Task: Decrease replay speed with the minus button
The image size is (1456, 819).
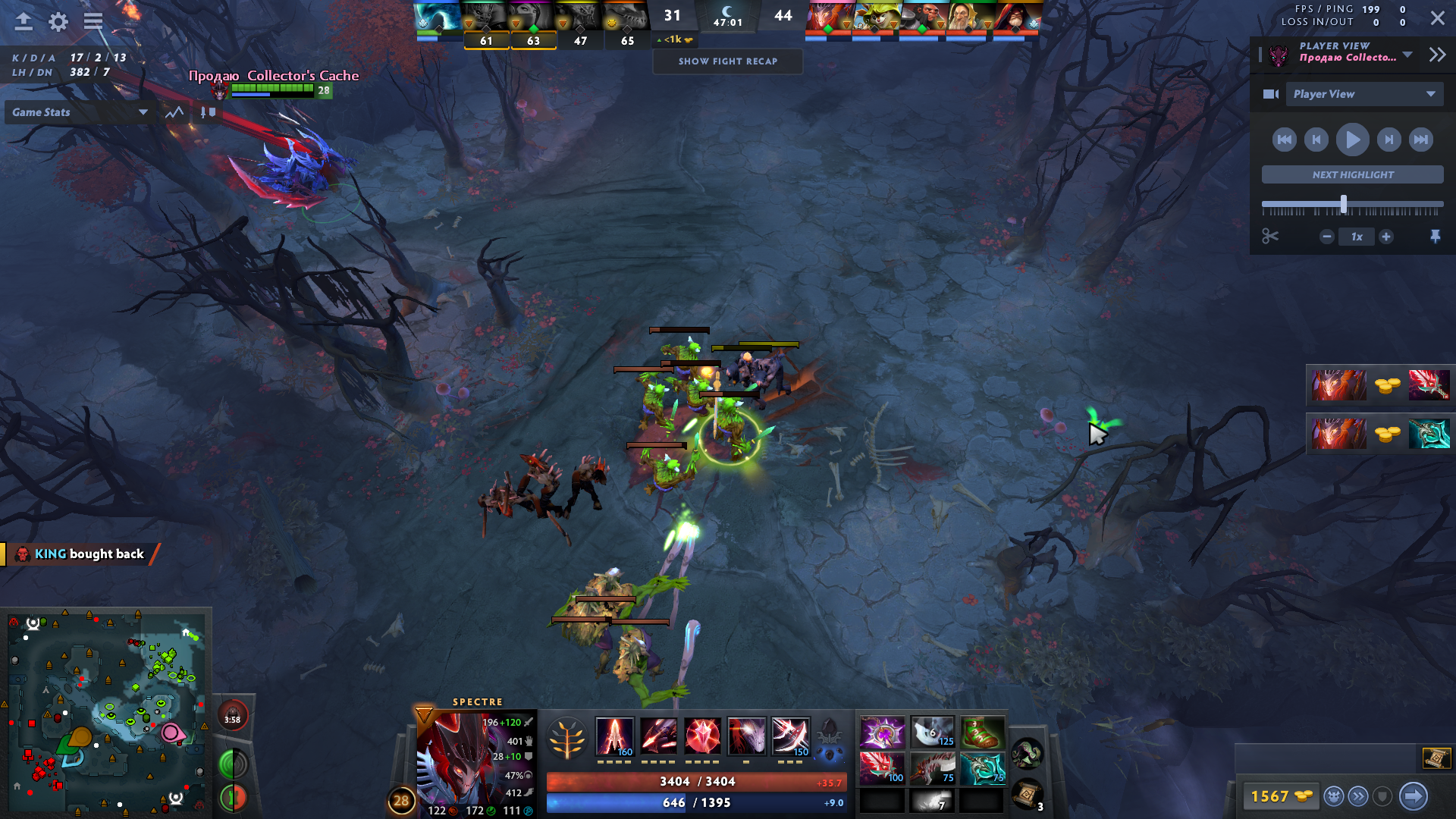Action: coord(1326,237)
